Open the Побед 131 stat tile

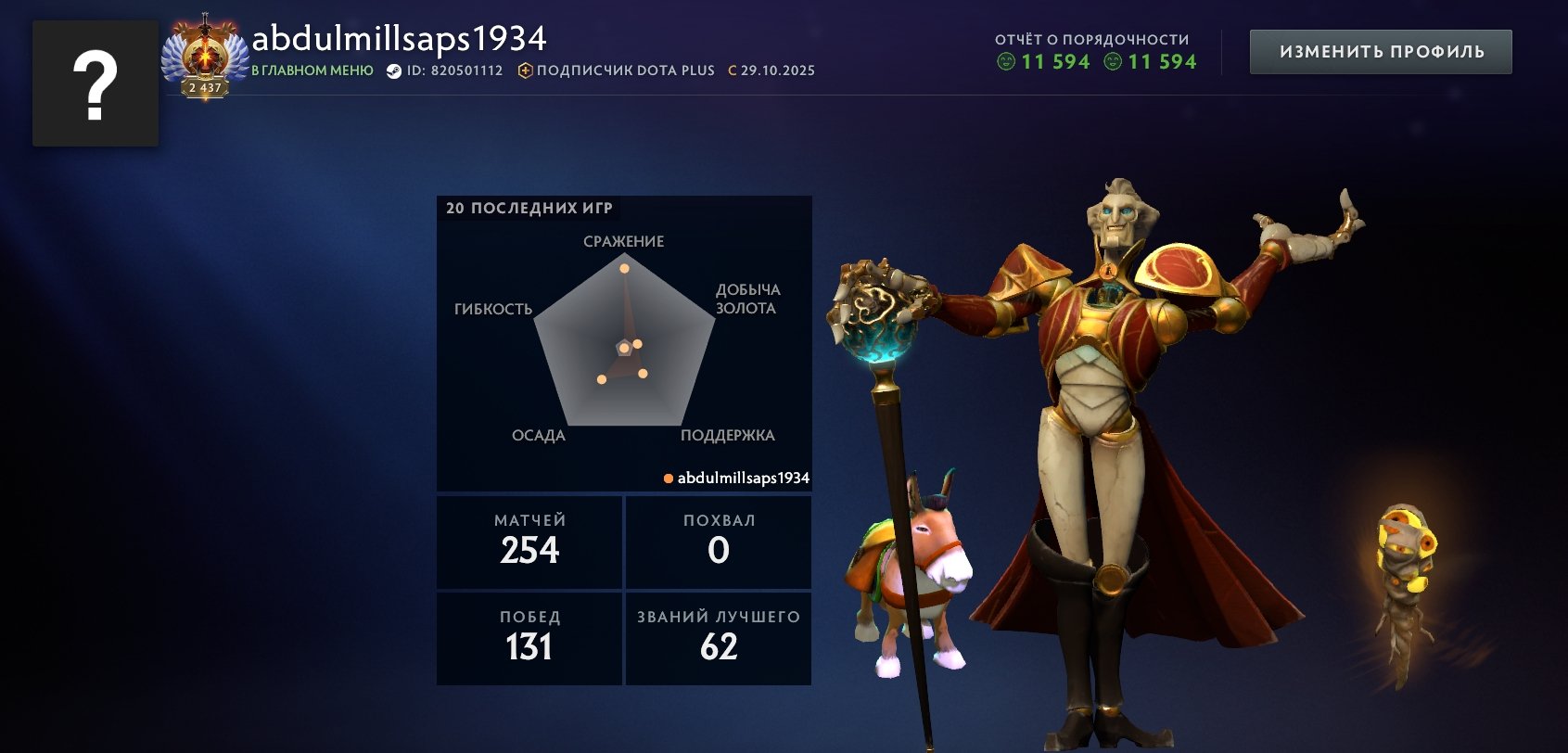click(529, 638)
